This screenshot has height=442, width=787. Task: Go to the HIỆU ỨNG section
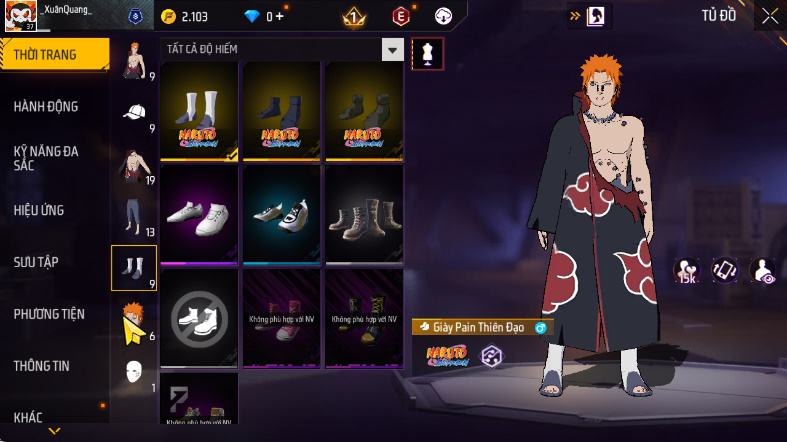[42, 211]
